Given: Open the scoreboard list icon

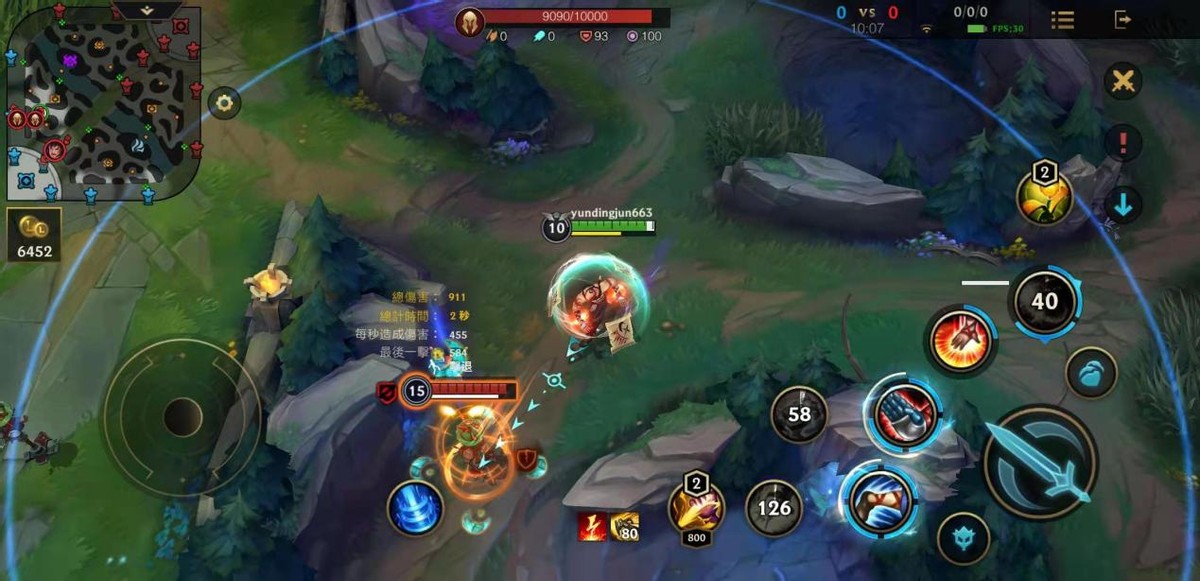Looking at the screenshot, I should pos(1062,19).
